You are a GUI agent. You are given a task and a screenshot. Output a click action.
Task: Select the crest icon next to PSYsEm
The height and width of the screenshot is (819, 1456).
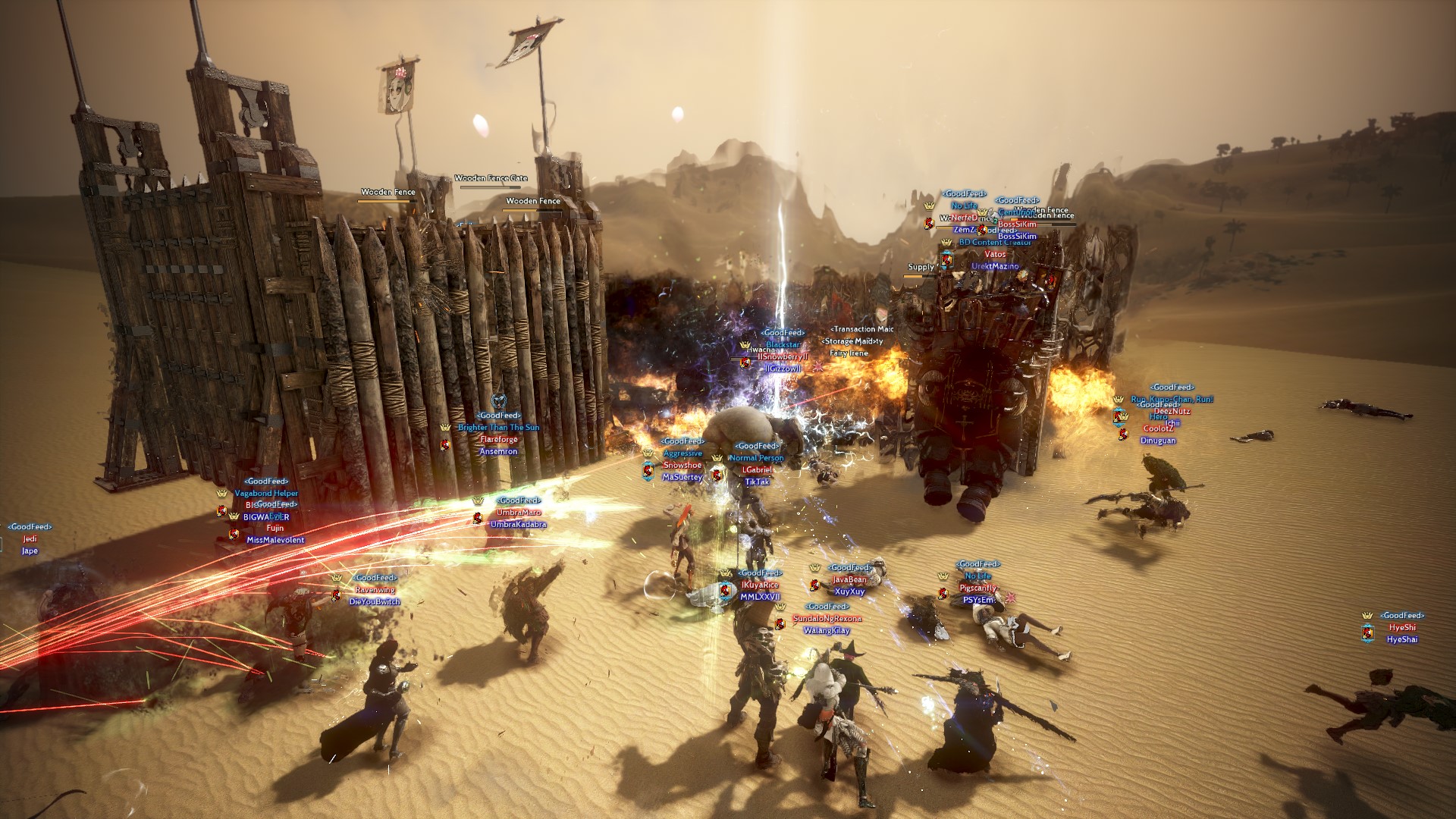coord(943,595)
